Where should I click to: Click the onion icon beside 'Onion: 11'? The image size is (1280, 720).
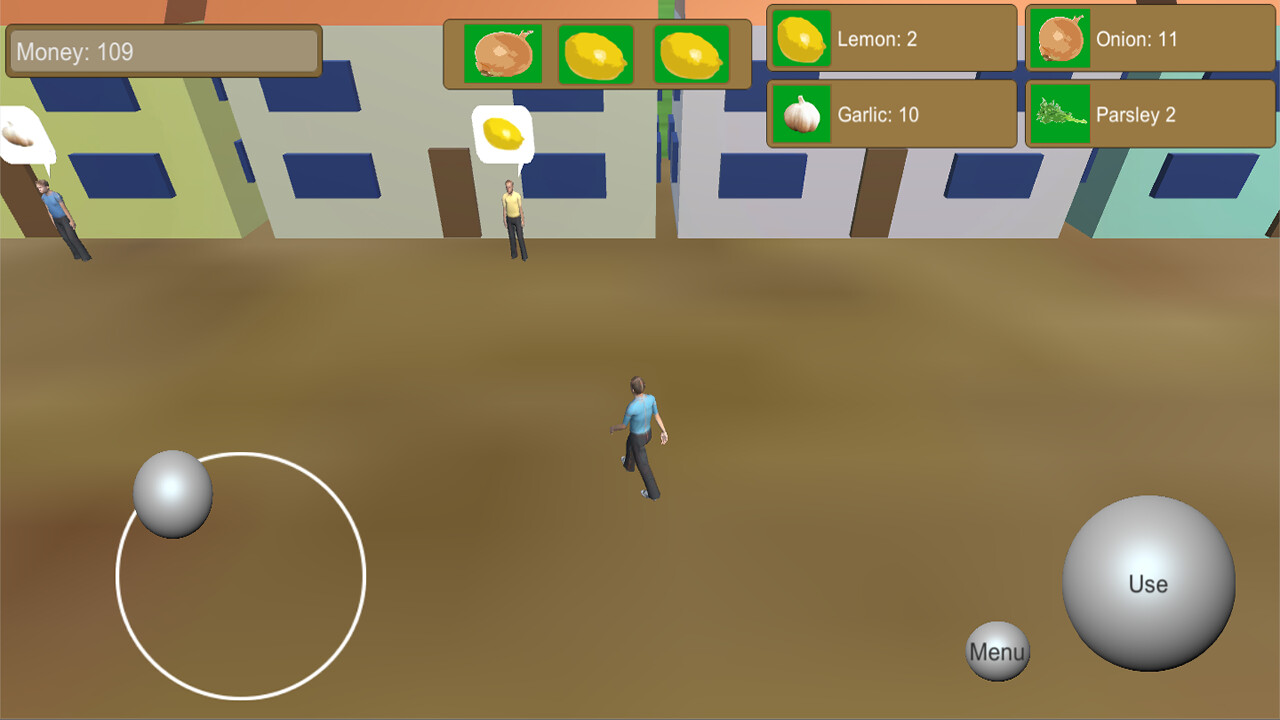click(1060, 40)
